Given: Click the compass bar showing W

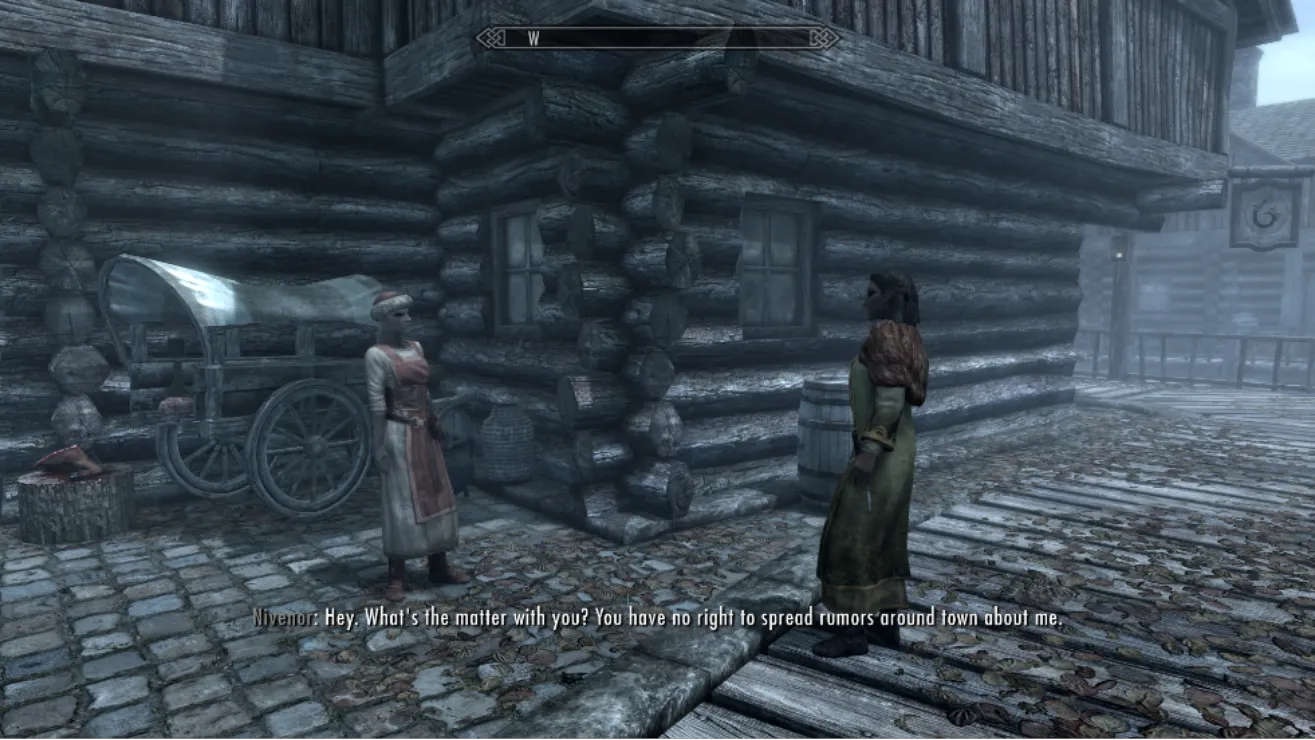Looking at the screenshot, I should 657,39.
